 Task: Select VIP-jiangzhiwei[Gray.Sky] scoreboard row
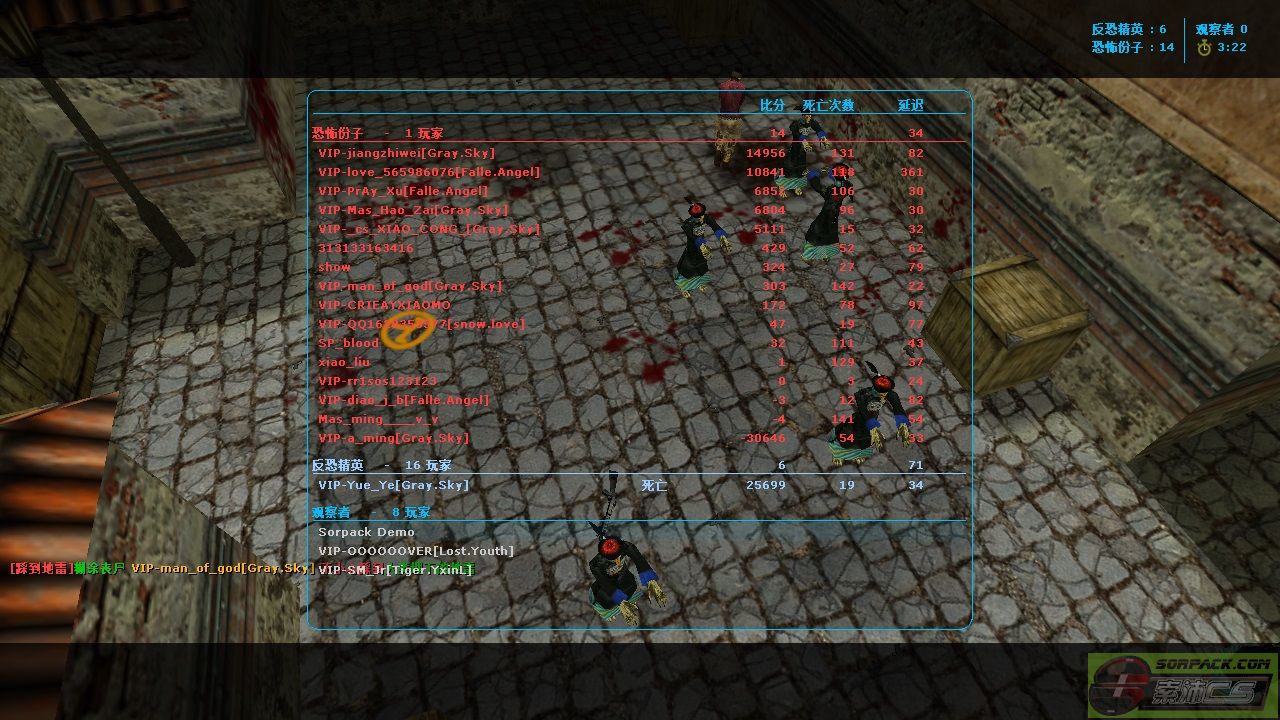(406, 153)
